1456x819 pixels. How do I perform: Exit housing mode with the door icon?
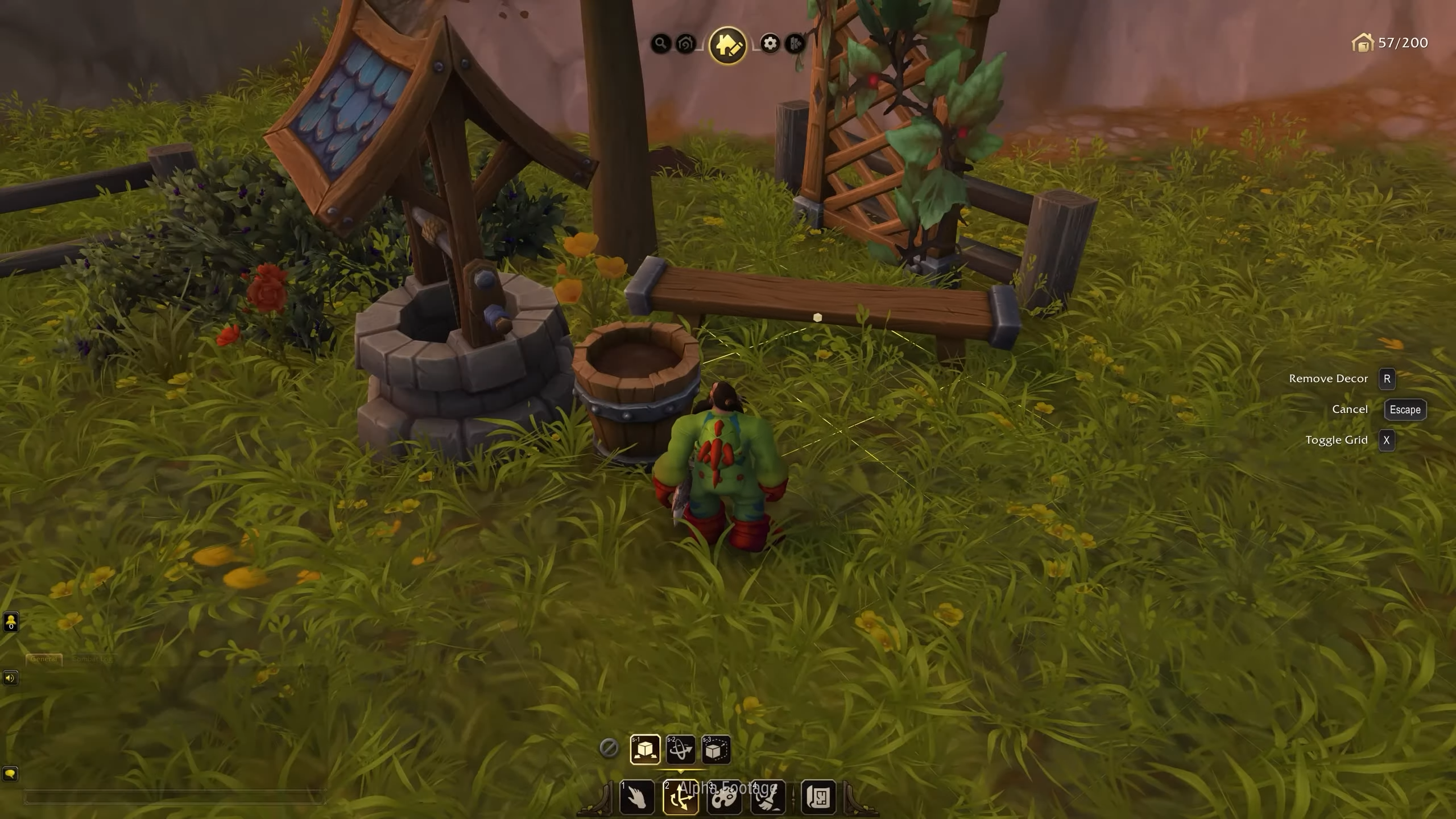point(795,44)
